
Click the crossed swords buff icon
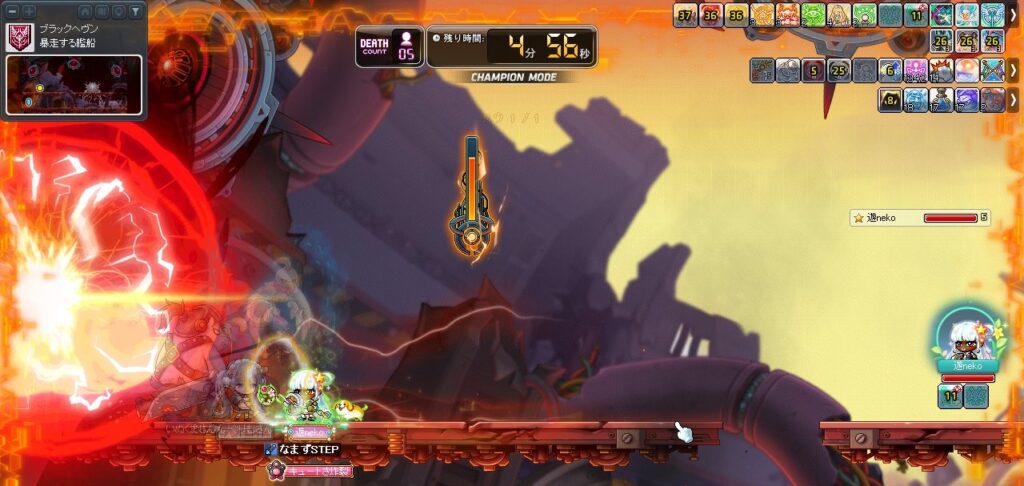point(992,71)
